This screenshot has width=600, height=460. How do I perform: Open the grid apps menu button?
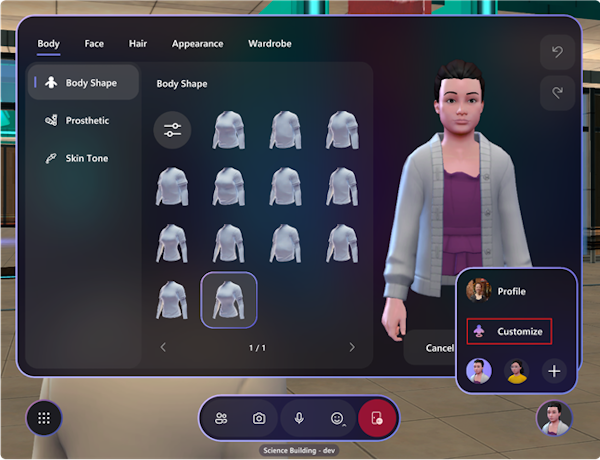click(x=44, y=419)
